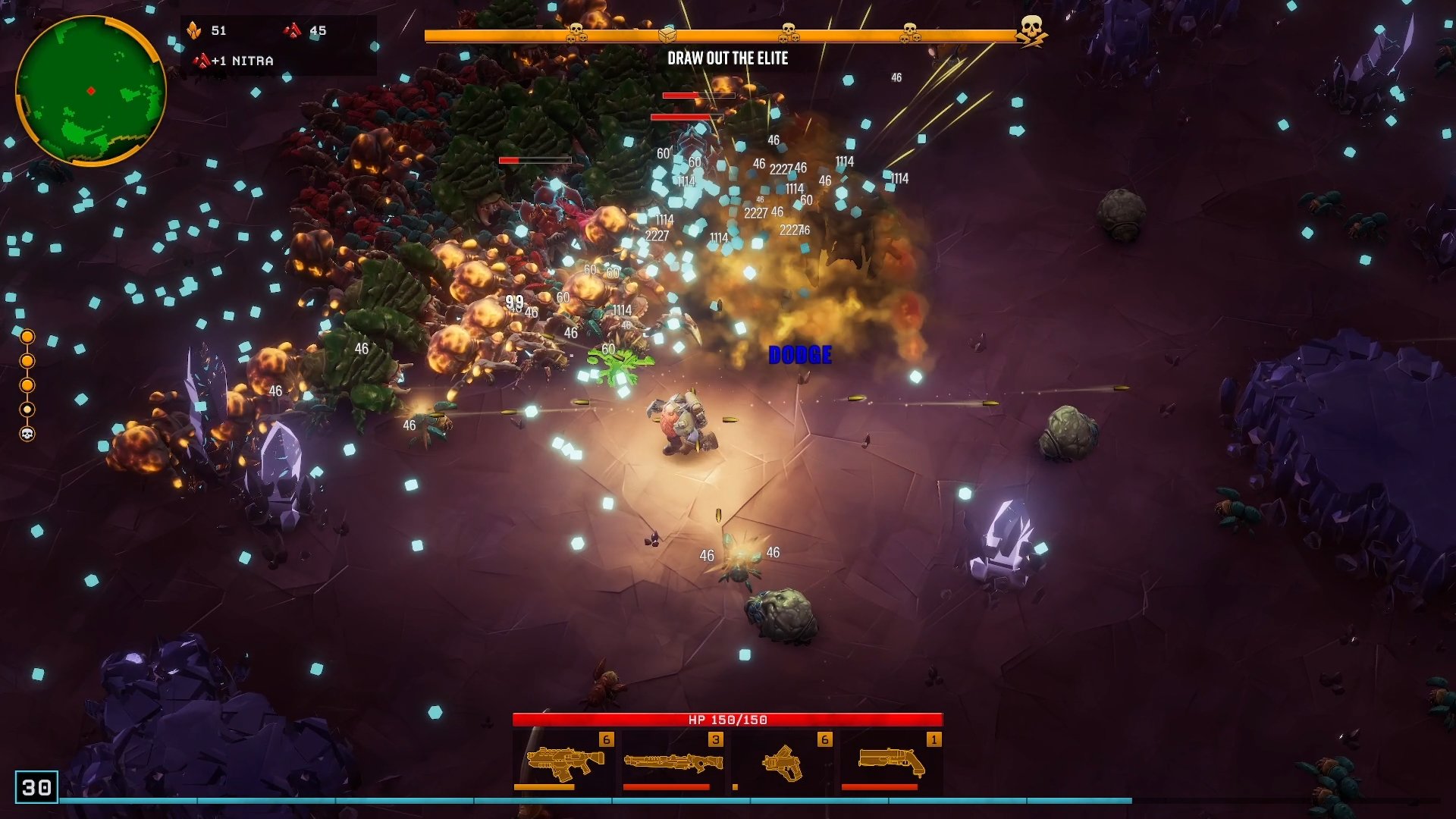Viewport: 1456px width, 819px height.
Task: Click the large boss skull on the wave bar
Action: pyautogui.click(x=1031, y=30)
